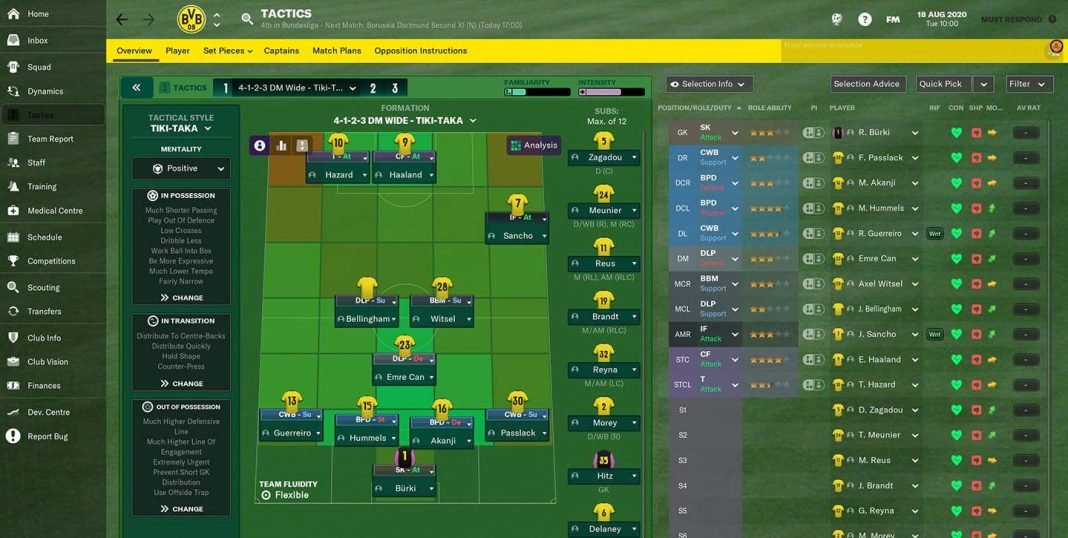Open the Squad screen from sidebar
This screenshot has height=538, width=1068.
(39, 67)
